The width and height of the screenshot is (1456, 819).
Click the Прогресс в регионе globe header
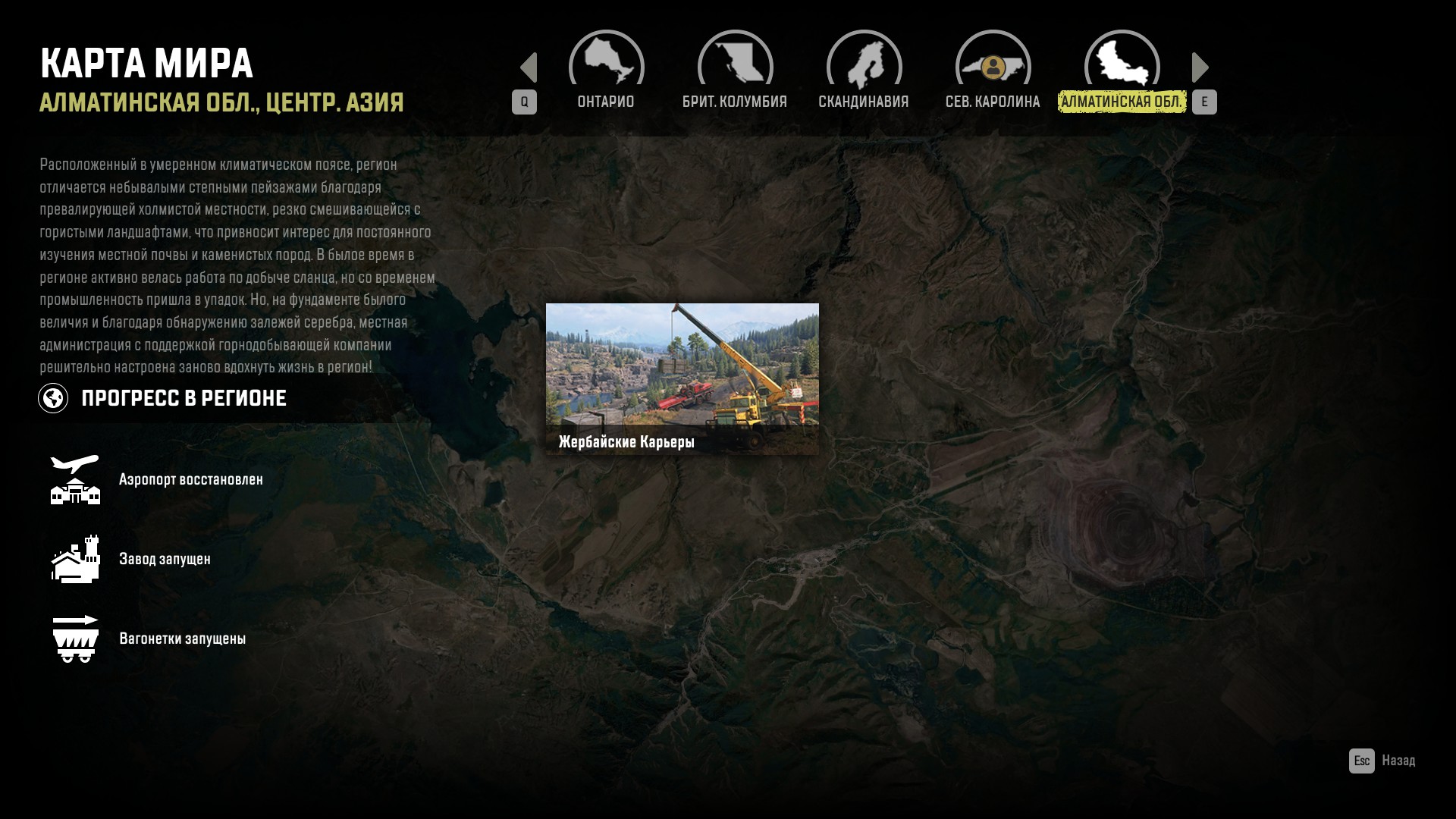pos(162,398)
